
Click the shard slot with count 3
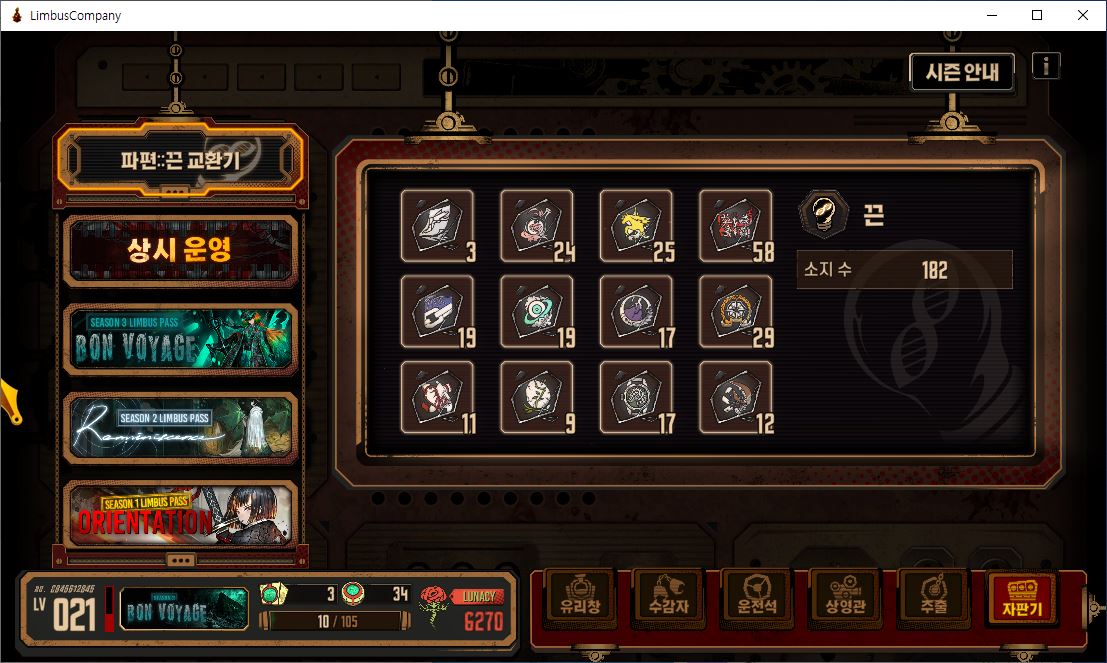[x=437, y=226]
